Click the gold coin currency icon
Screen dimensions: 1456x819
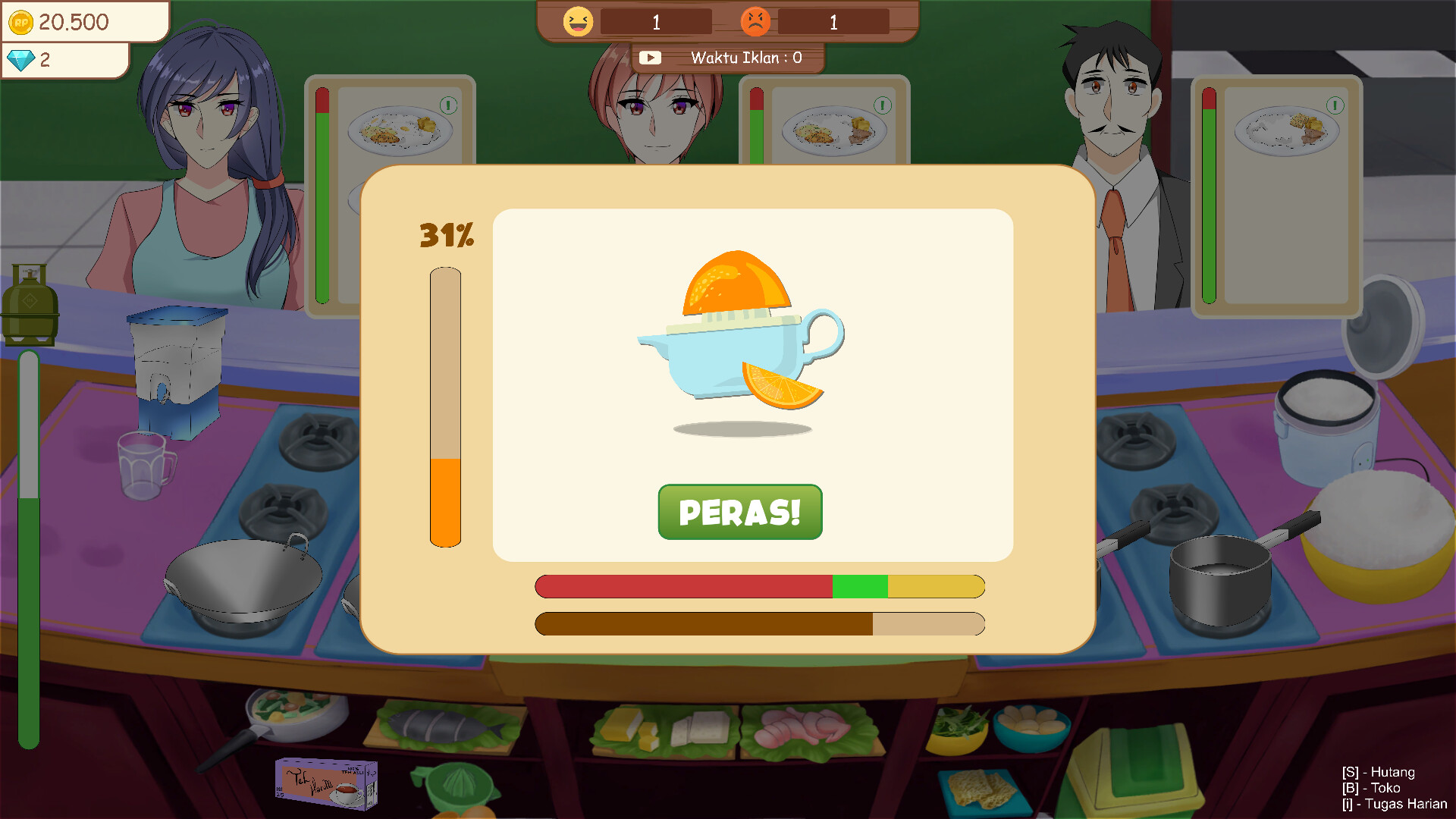tap(22, 22)
